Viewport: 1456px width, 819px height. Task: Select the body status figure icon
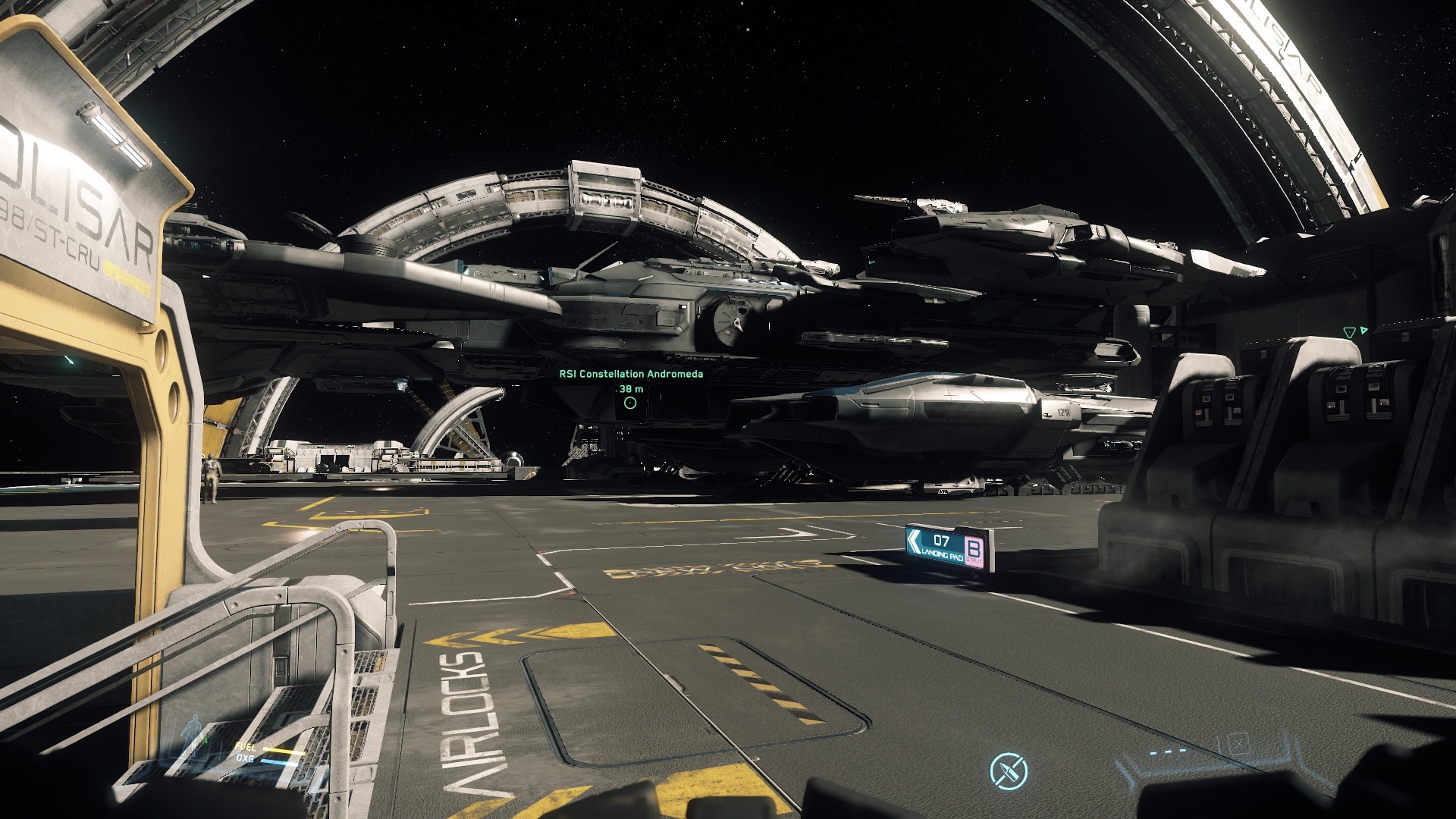[193, 732]
